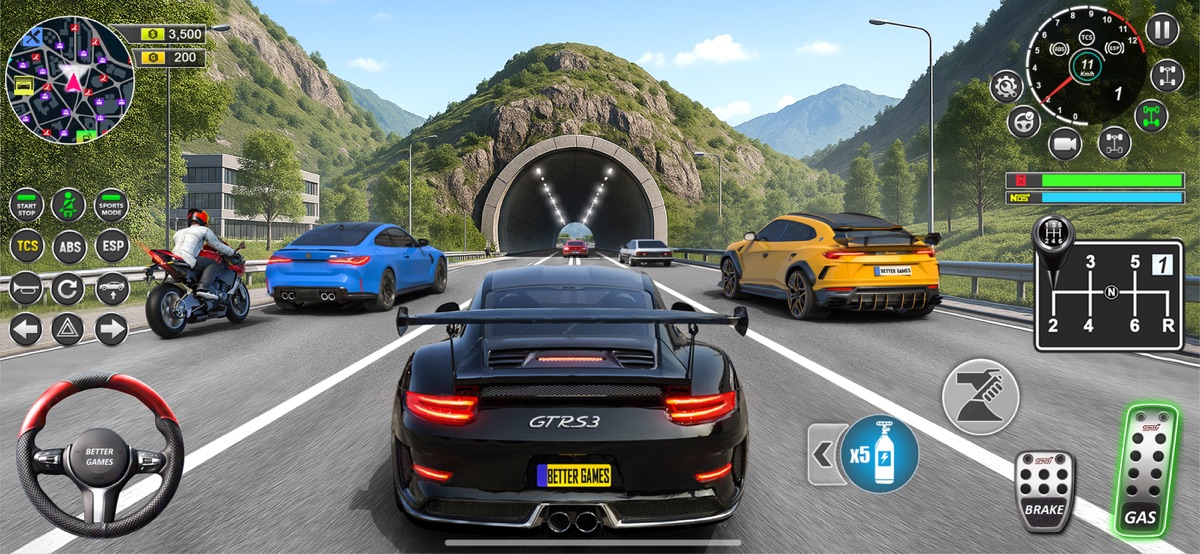Pull the handbrake button
1200x554 pixels.
(980, 396)
